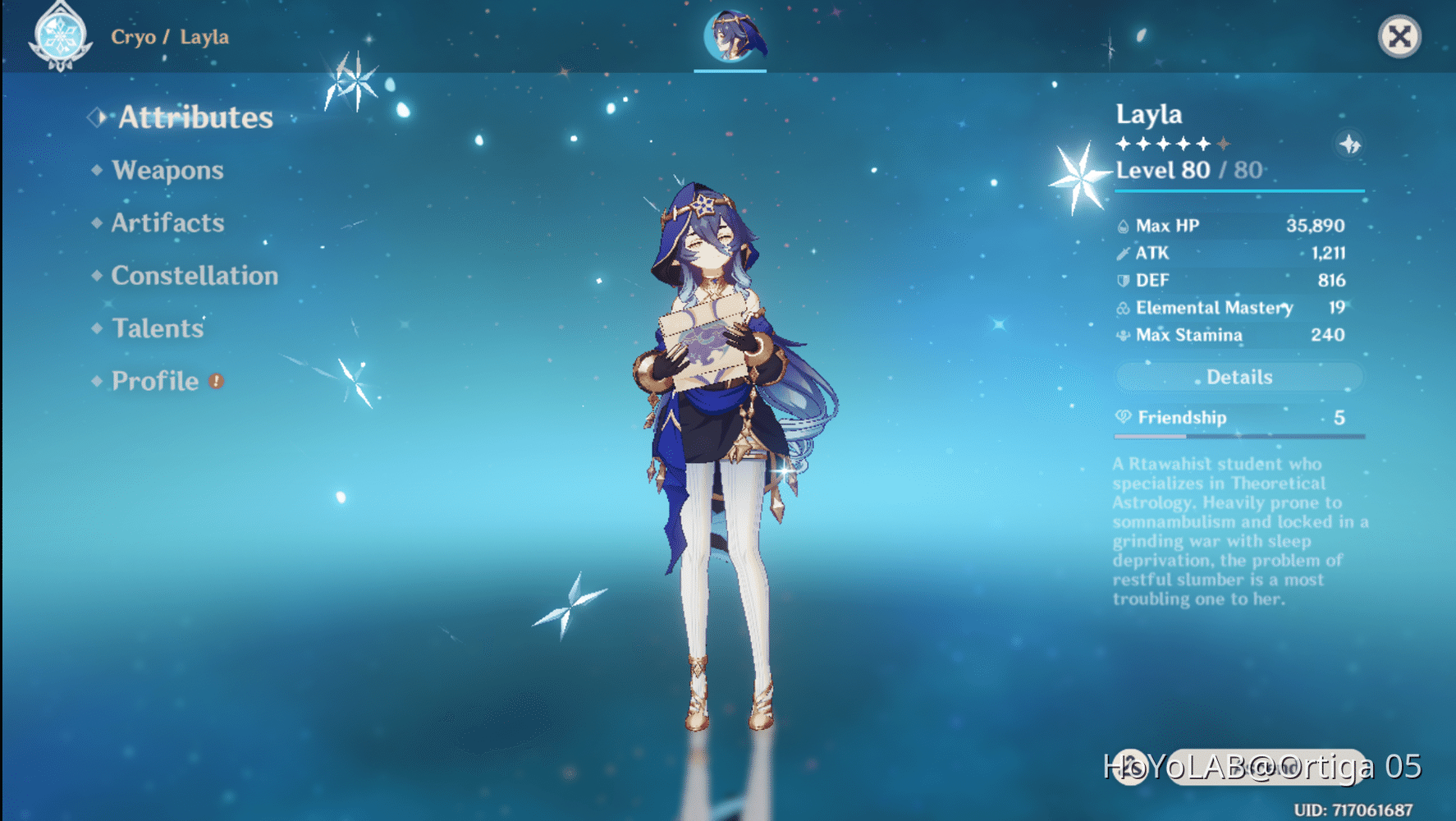
Task: Switch to the Constellation tab
Action: coord(195,276)
